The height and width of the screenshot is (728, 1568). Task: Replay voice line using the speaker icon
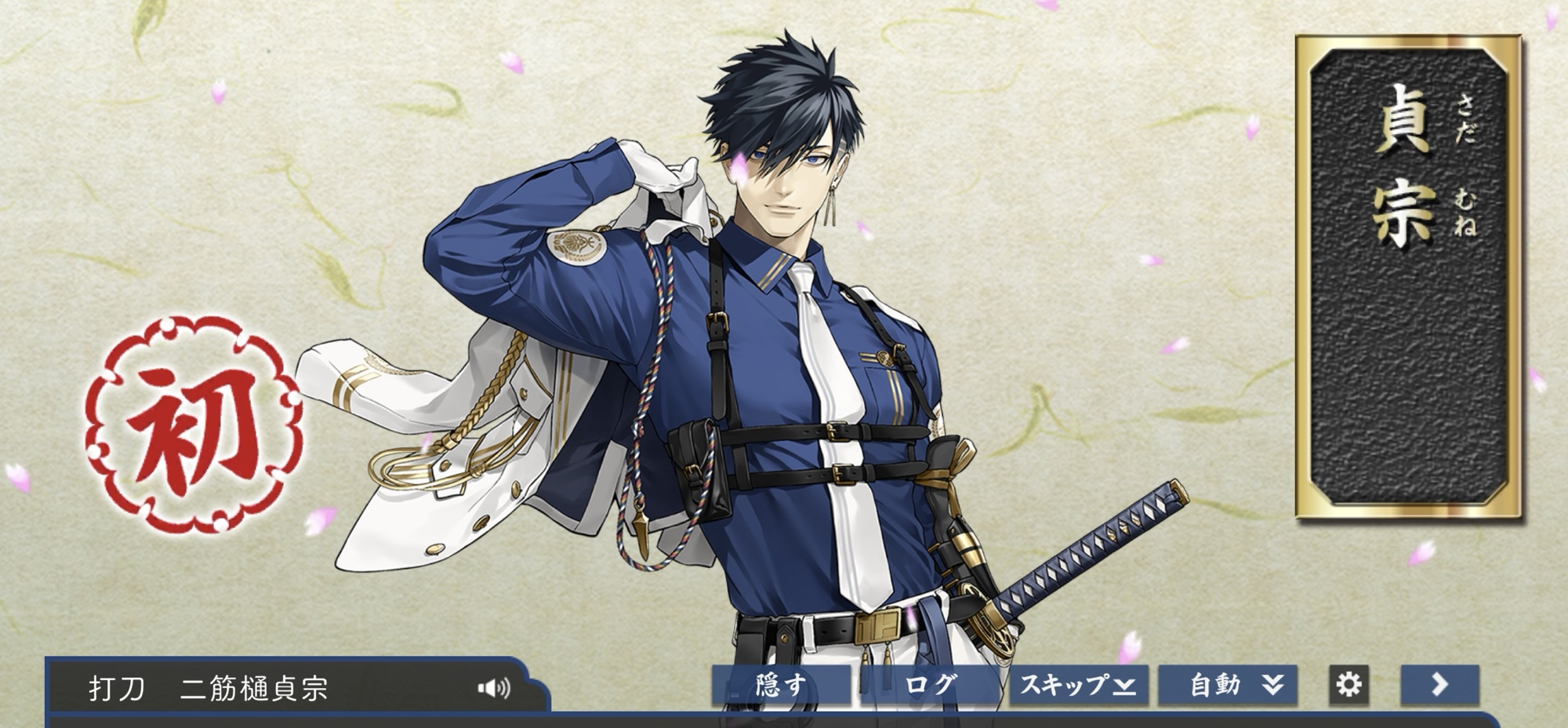(494, 688)
